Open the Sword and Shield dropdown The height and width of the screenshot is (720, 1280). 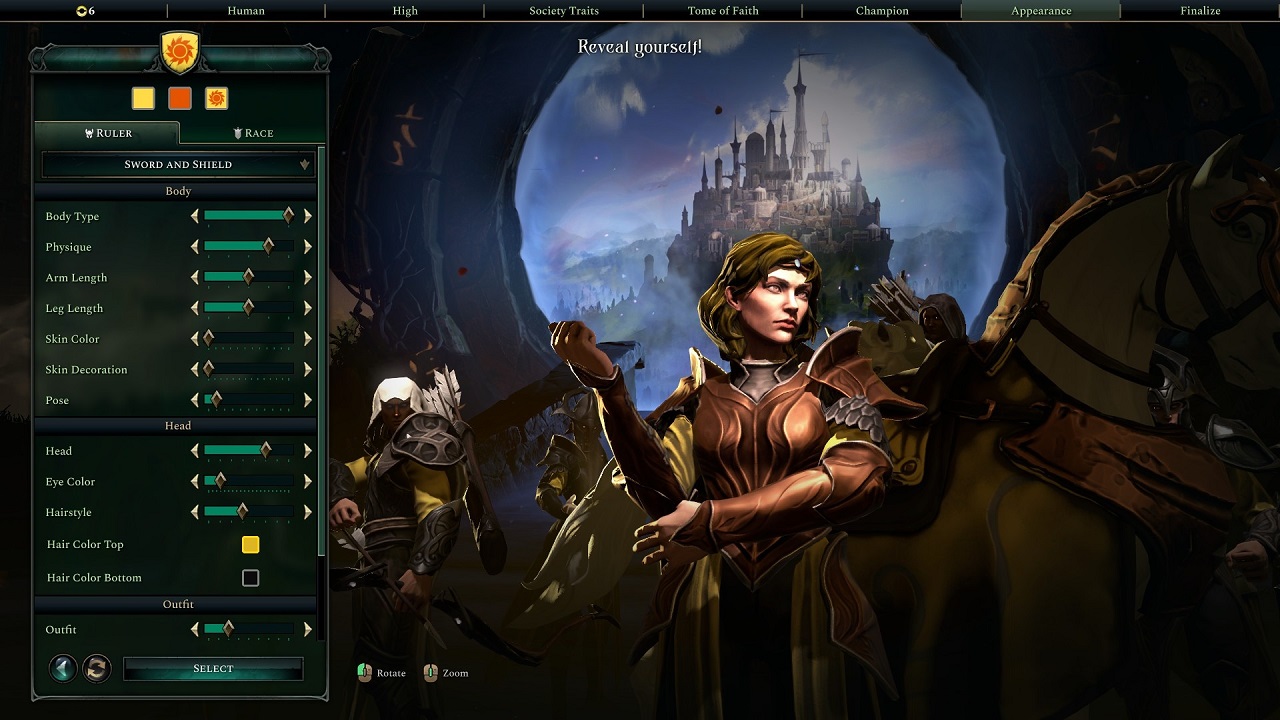click(x=175, y=163)
